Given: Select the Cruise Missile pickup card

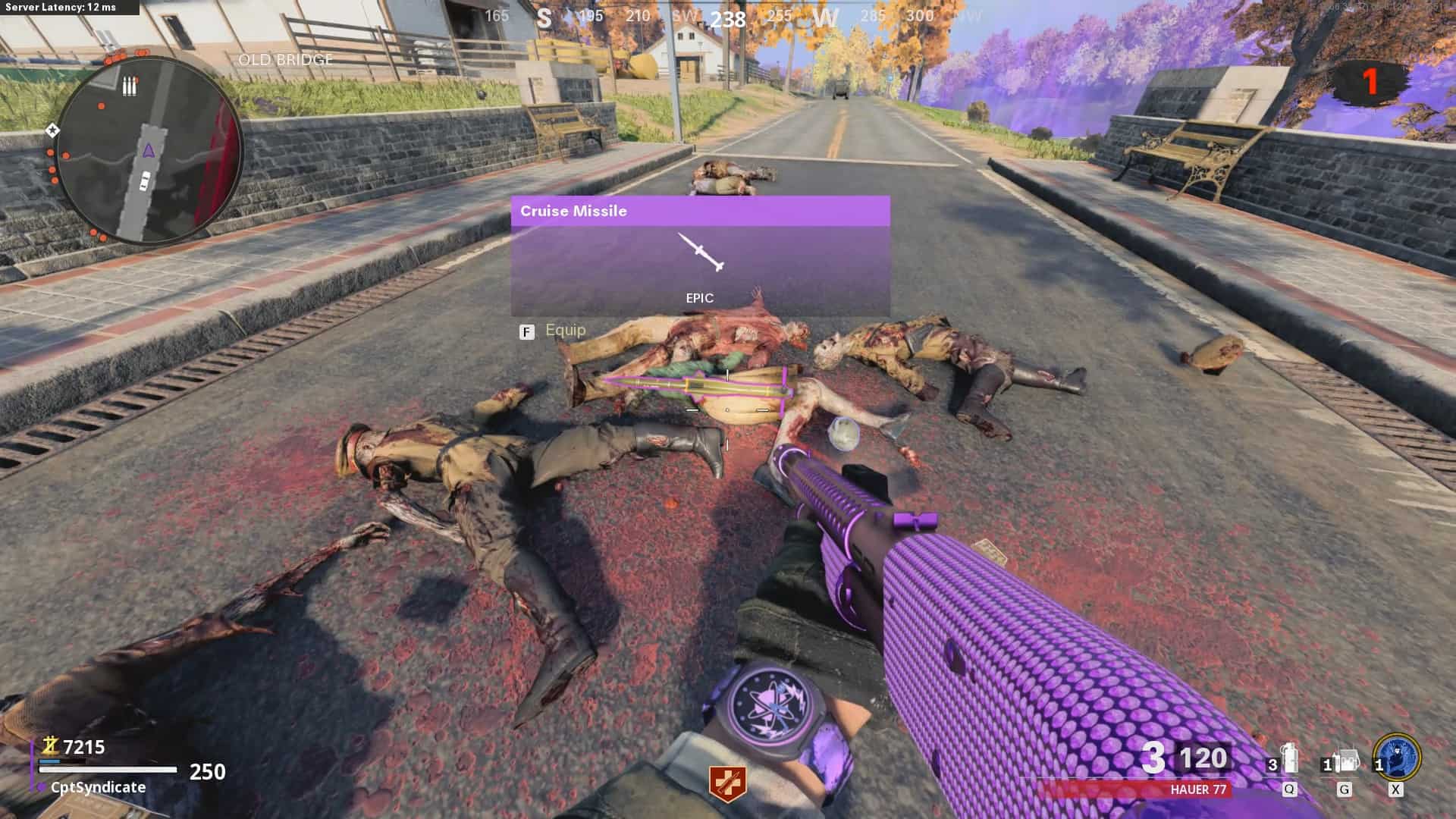Looking at the screenshot, I should [x=700, y=256].
